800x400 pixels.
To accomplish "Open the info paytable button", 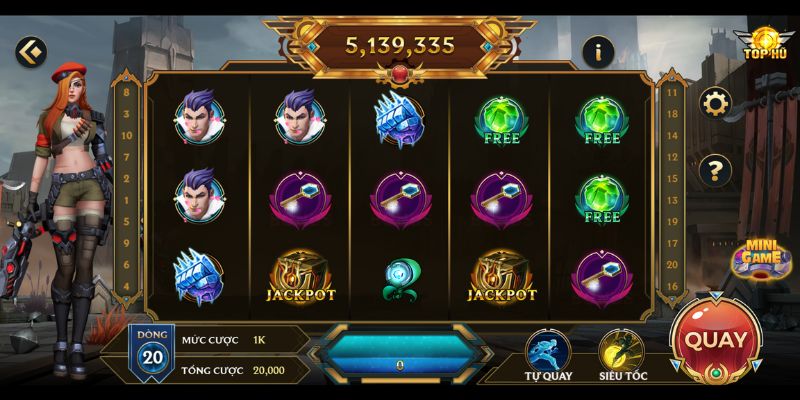I will (x=598, y=51).
